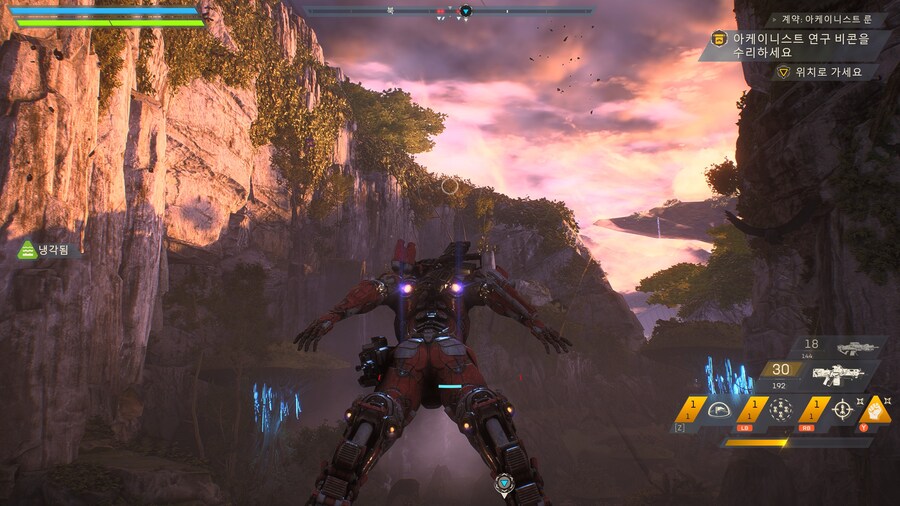Open the Arcanist research beacon objective
This screenshot has height=506, width=900.
800,45
